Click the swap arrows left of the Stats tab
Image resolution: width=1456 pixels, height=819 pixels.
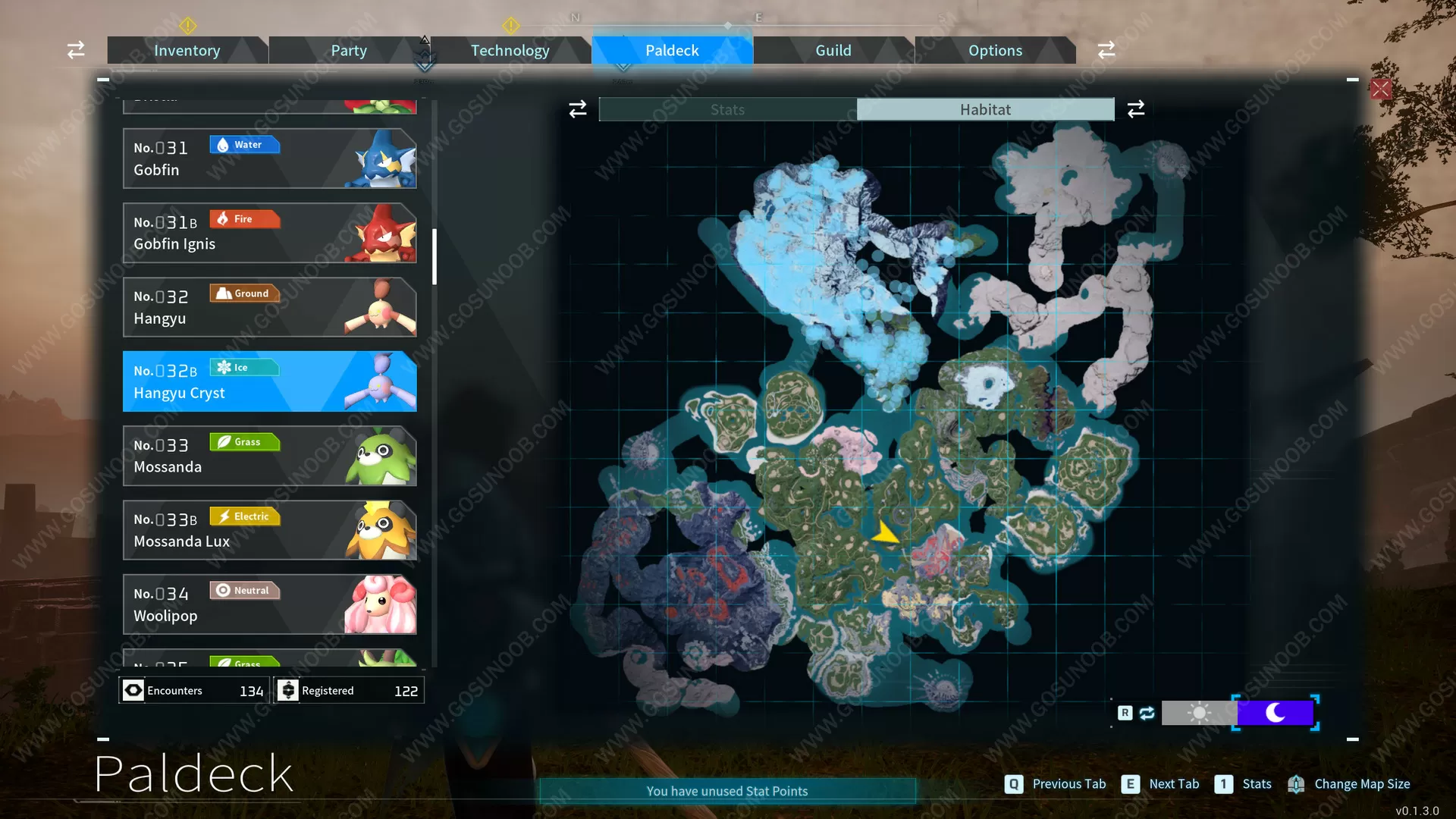577,108
